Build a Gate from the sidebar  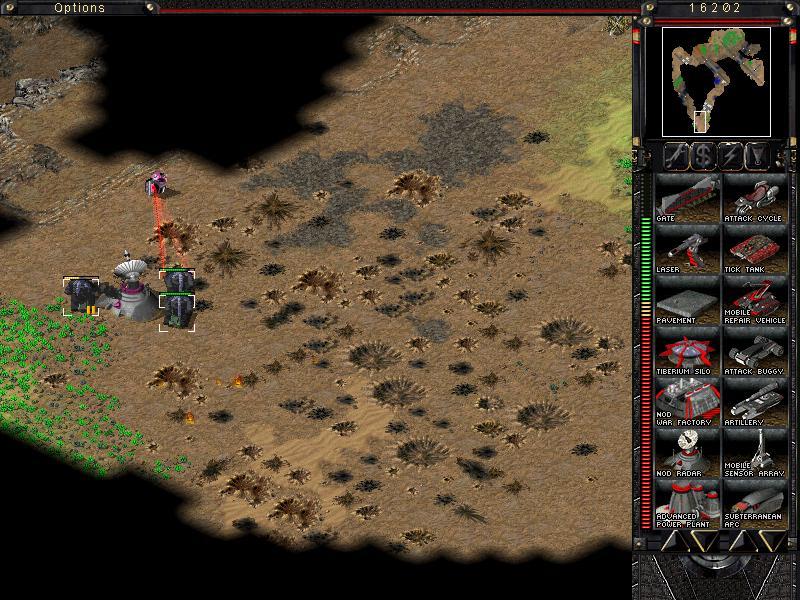687,198
